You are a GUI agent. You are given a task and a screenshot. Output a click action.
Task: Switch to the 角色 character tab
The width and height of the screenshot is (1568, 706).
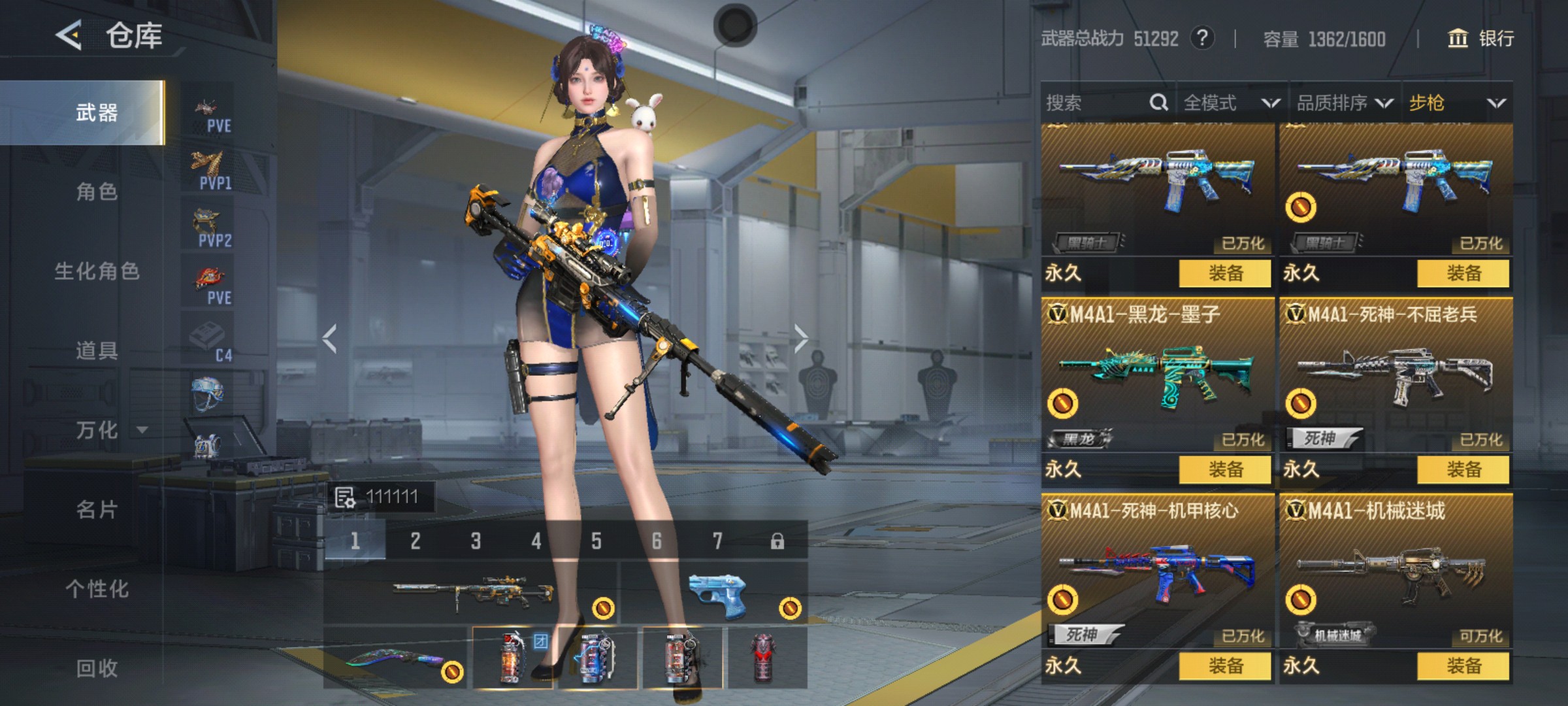(97, 192)
